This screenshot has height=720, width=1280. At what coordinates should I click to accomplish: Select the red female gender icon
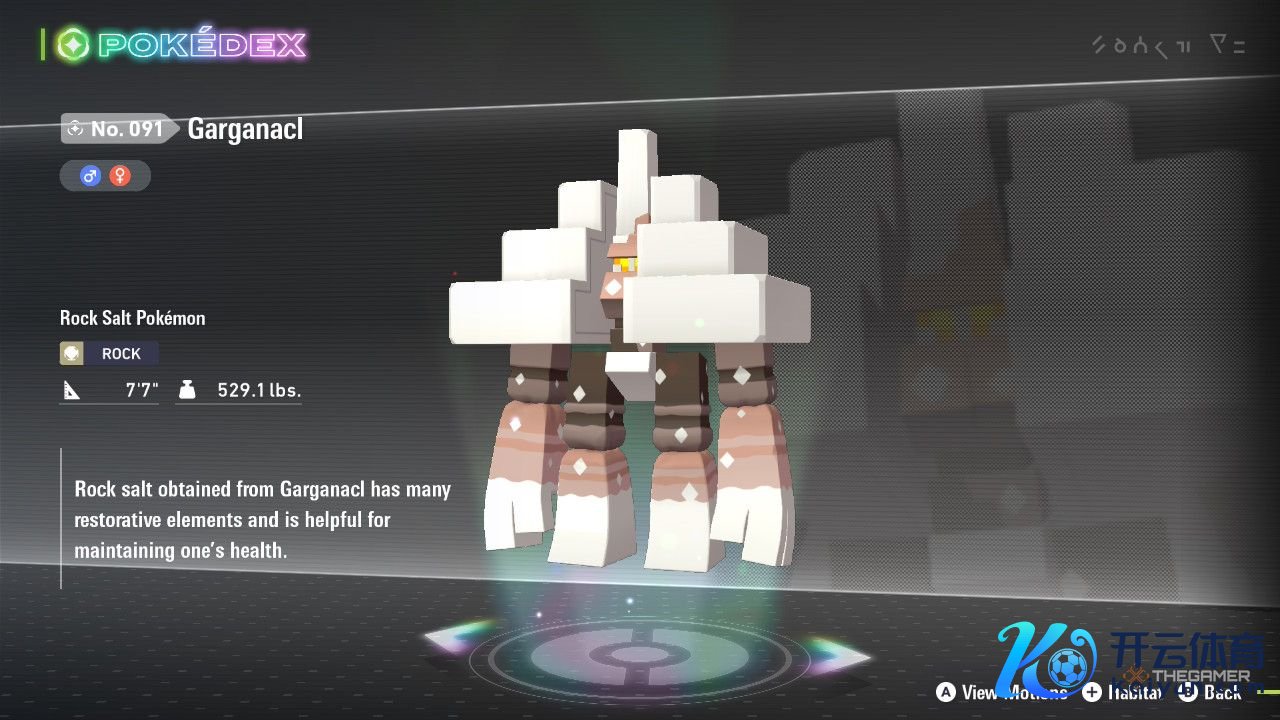click(120, 176)
